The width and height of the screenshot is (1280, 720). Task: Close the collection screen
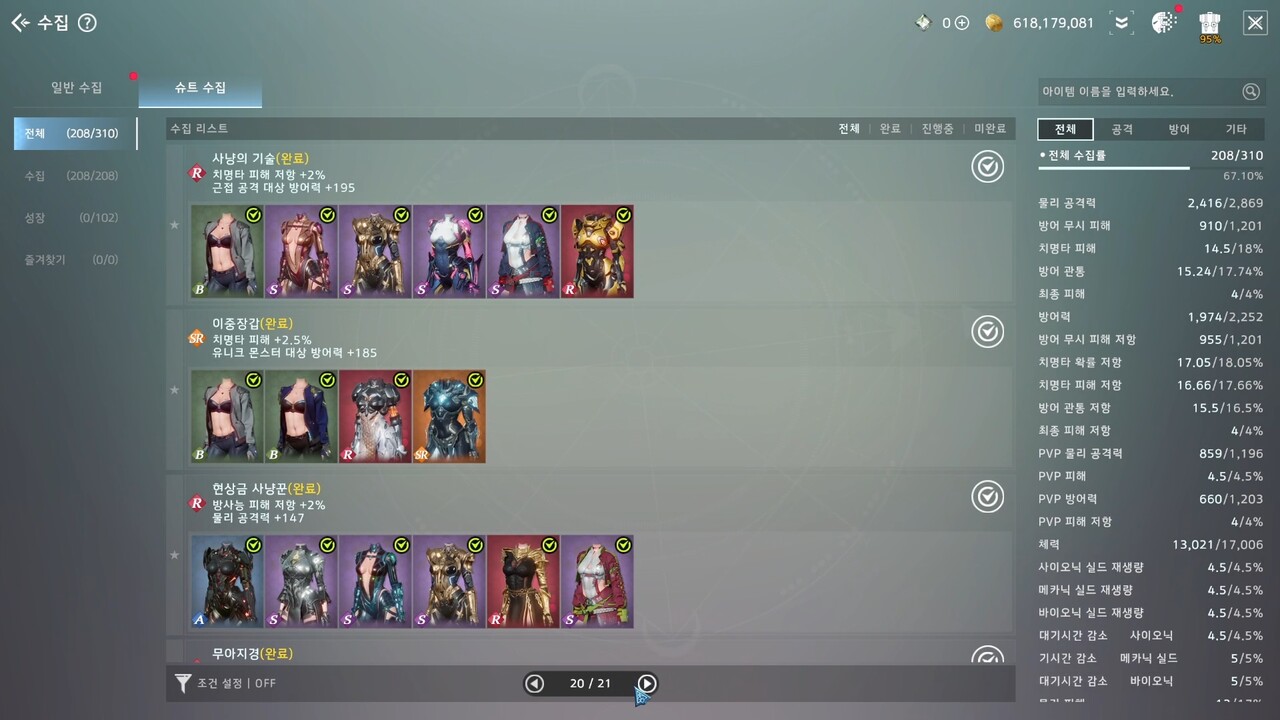pos(1255,23)
